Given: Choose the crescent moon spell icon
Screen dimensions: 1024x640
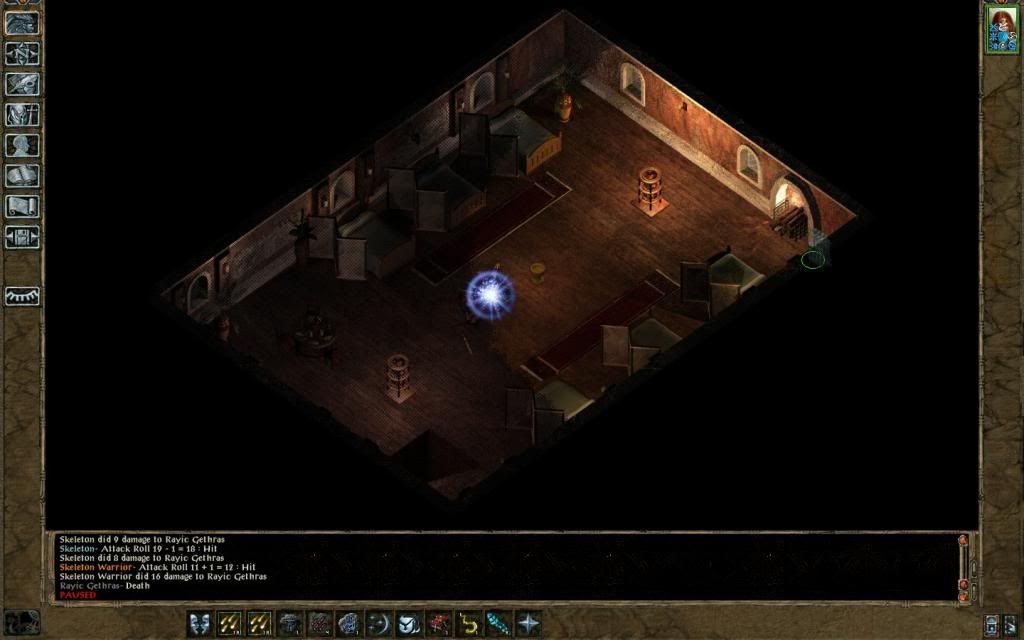Looking at the screenshot, I should (379, 623).
